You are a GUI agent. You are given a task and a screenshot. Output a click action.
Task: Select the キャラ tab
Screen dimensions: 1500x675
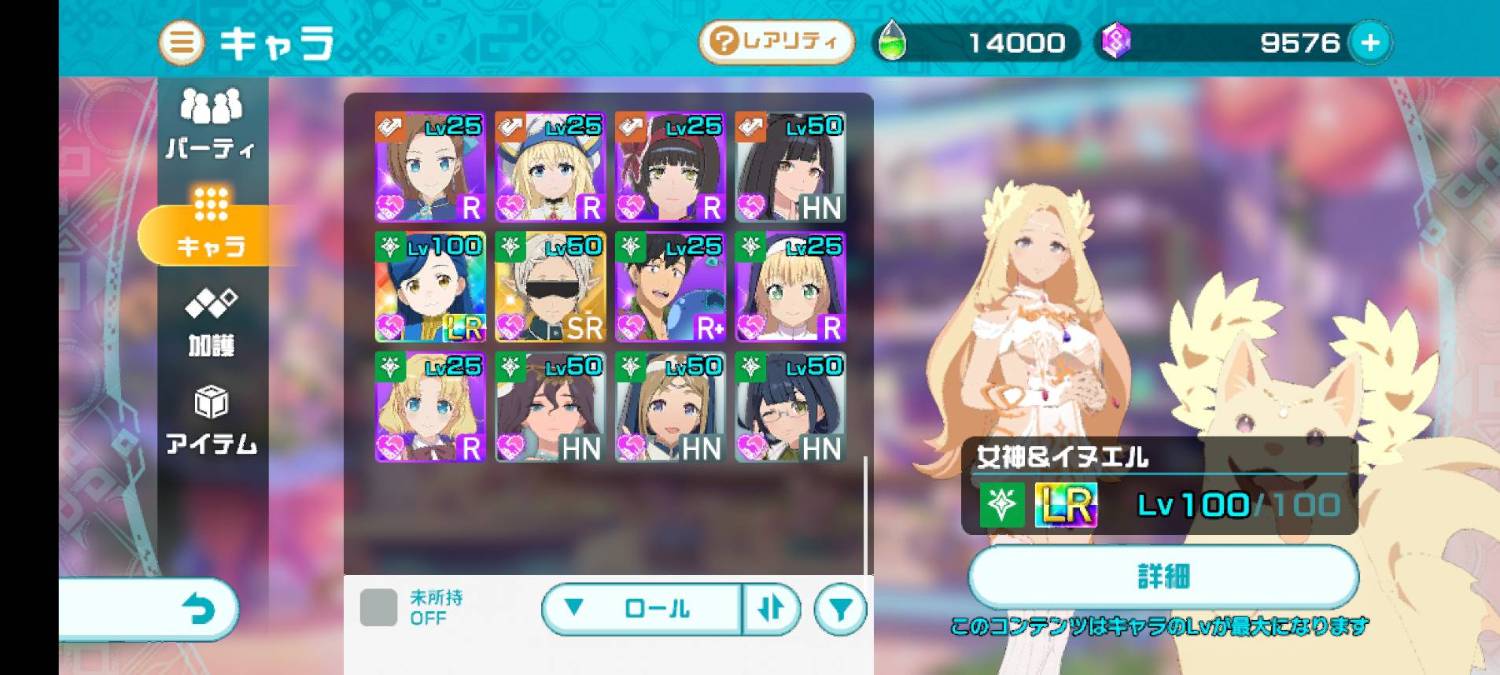[x=210, y=224]
